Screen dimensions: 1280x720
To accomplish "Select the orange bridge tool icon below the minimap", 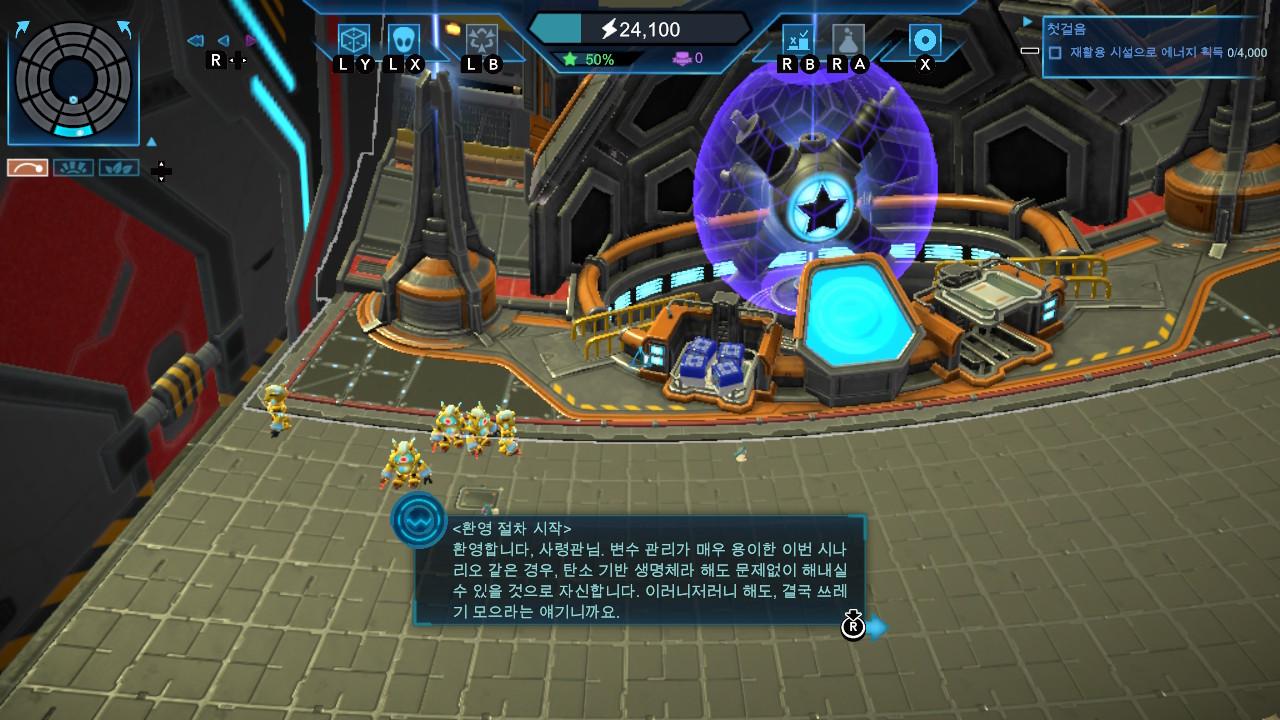I will coord(27,167).
